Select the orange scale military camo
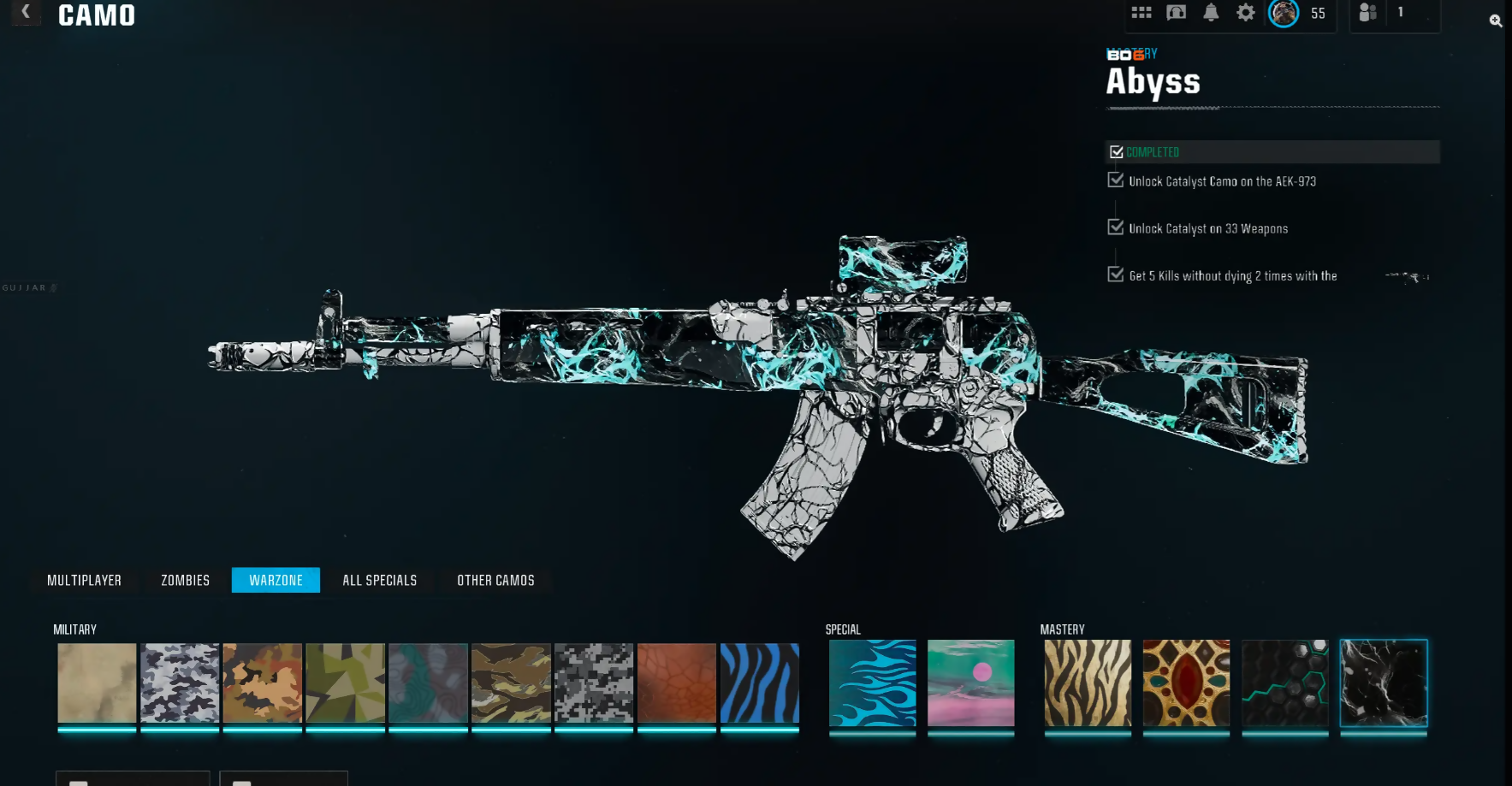Image resolution: width=1512 pixels, height=786 pixels. pos(676,683)
